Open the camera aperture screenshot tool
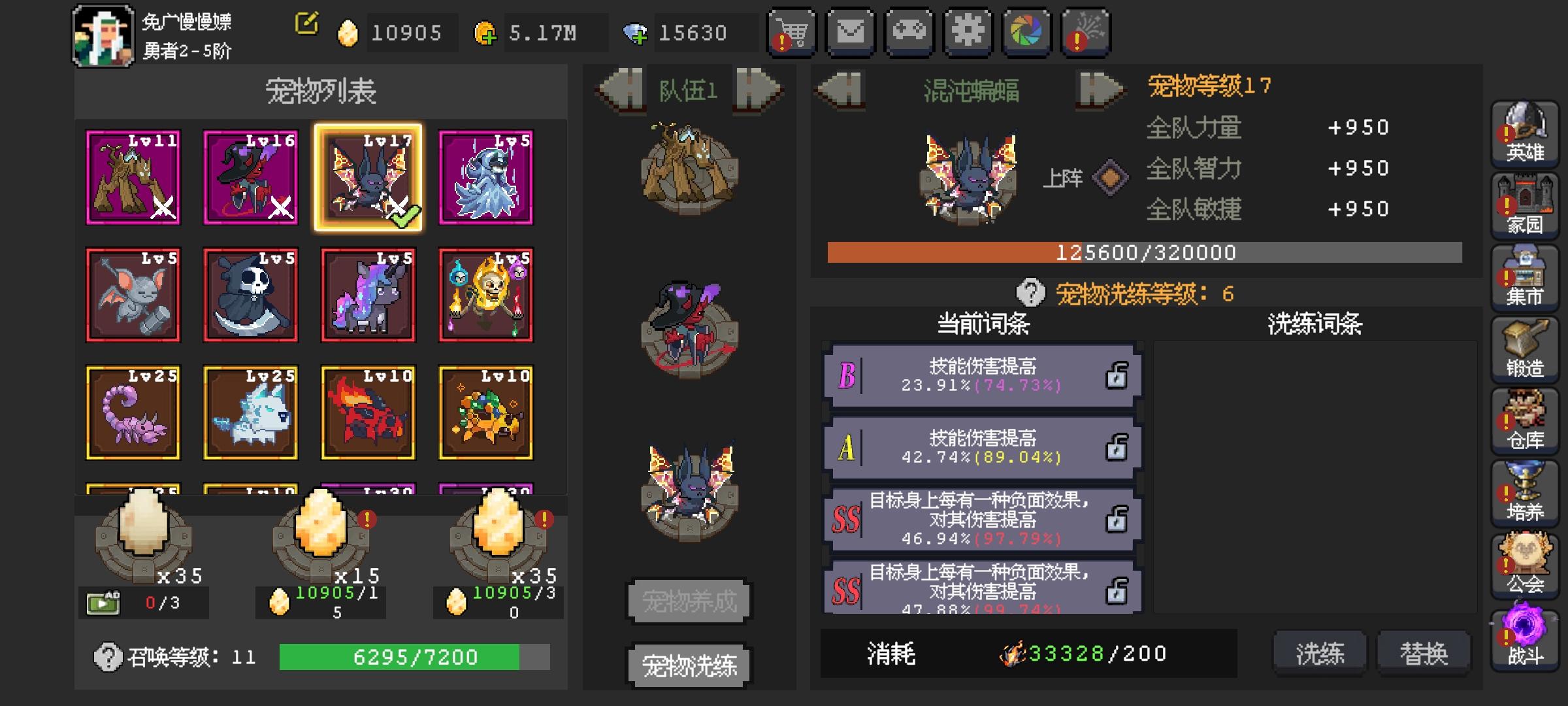Screen dimensions: 1568x706 click(x=1026, y=31)
